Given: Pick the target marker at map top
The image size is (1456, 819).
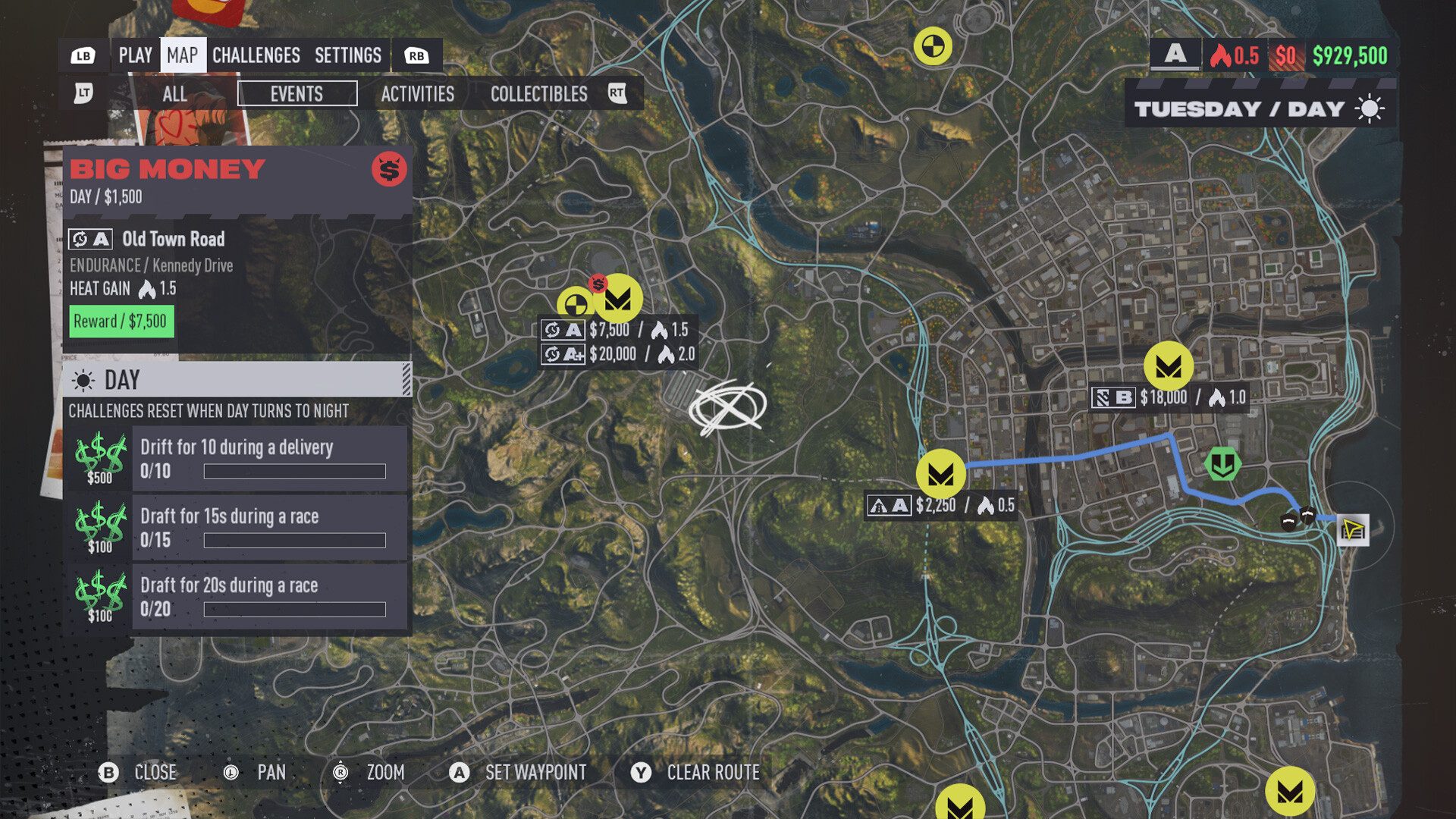Looking at the screenshot, I should coord(932,46).
